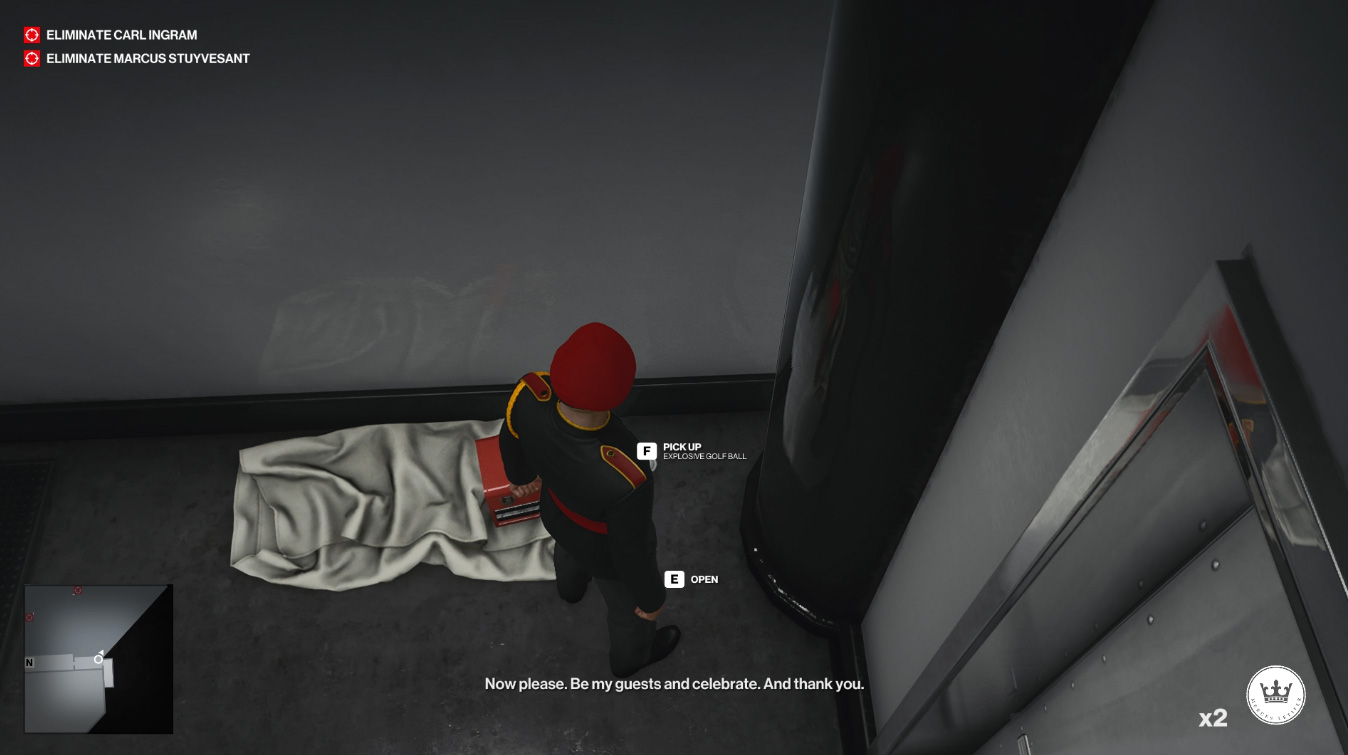Click the N compass letter on the minimap
The image size is (1348, 755).
pyautogui.click(x=29, y=662)
